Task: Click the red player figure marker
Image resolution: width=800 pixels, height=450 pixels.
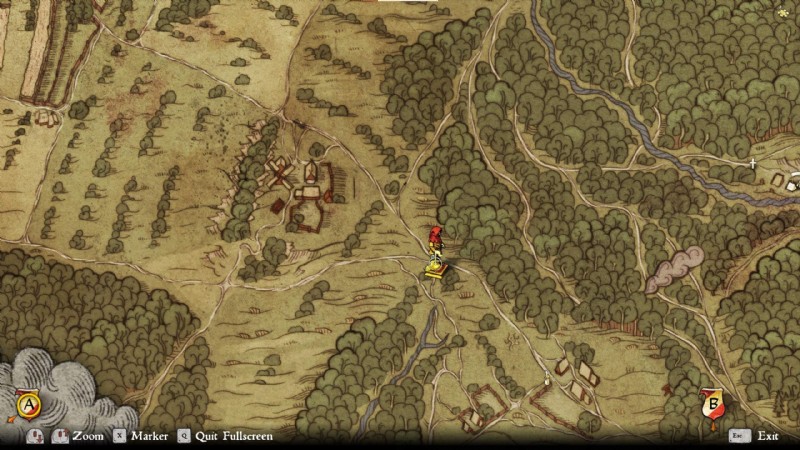Action: [x=435, y=238]
